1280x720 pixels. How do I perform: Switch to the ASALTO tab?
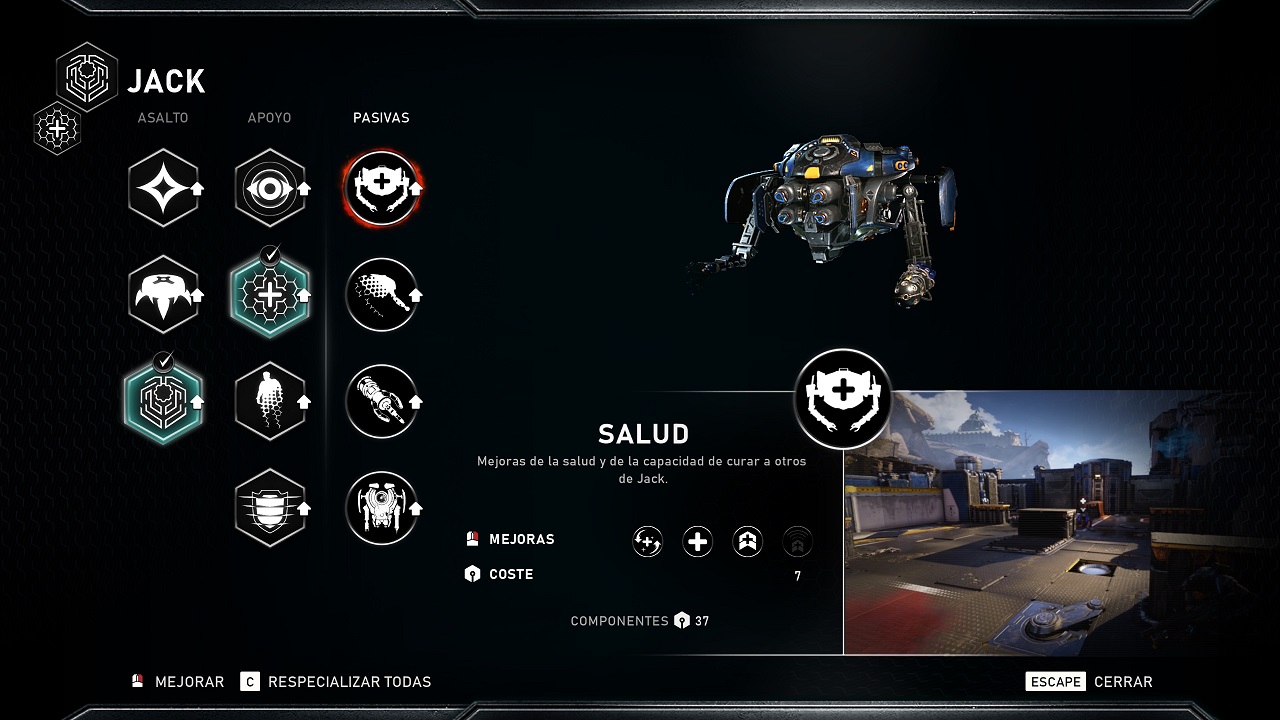coord(163,117)
